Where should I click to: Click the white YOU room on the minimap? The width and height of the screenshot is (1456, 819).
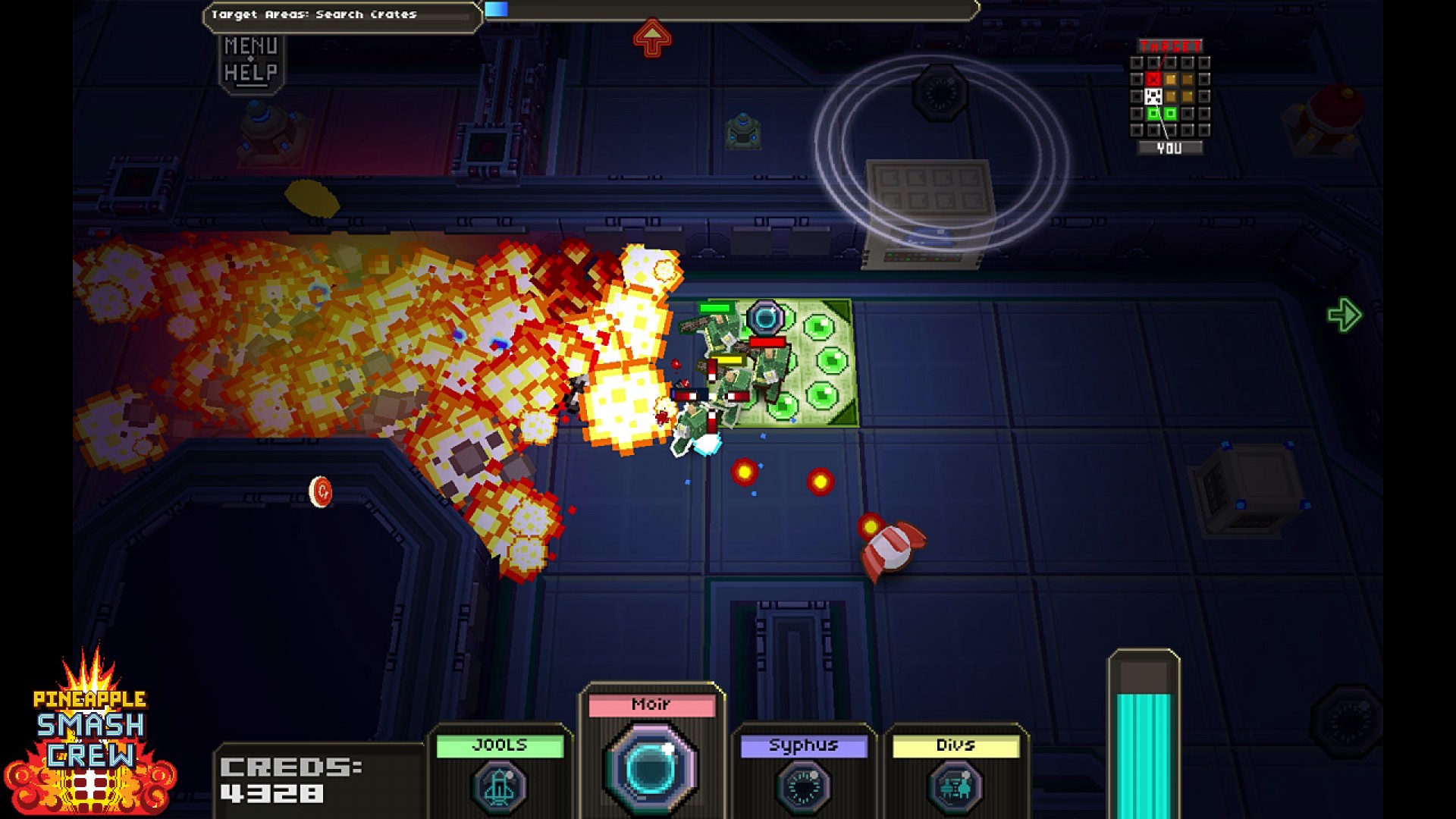click(x=1154, y=96)
